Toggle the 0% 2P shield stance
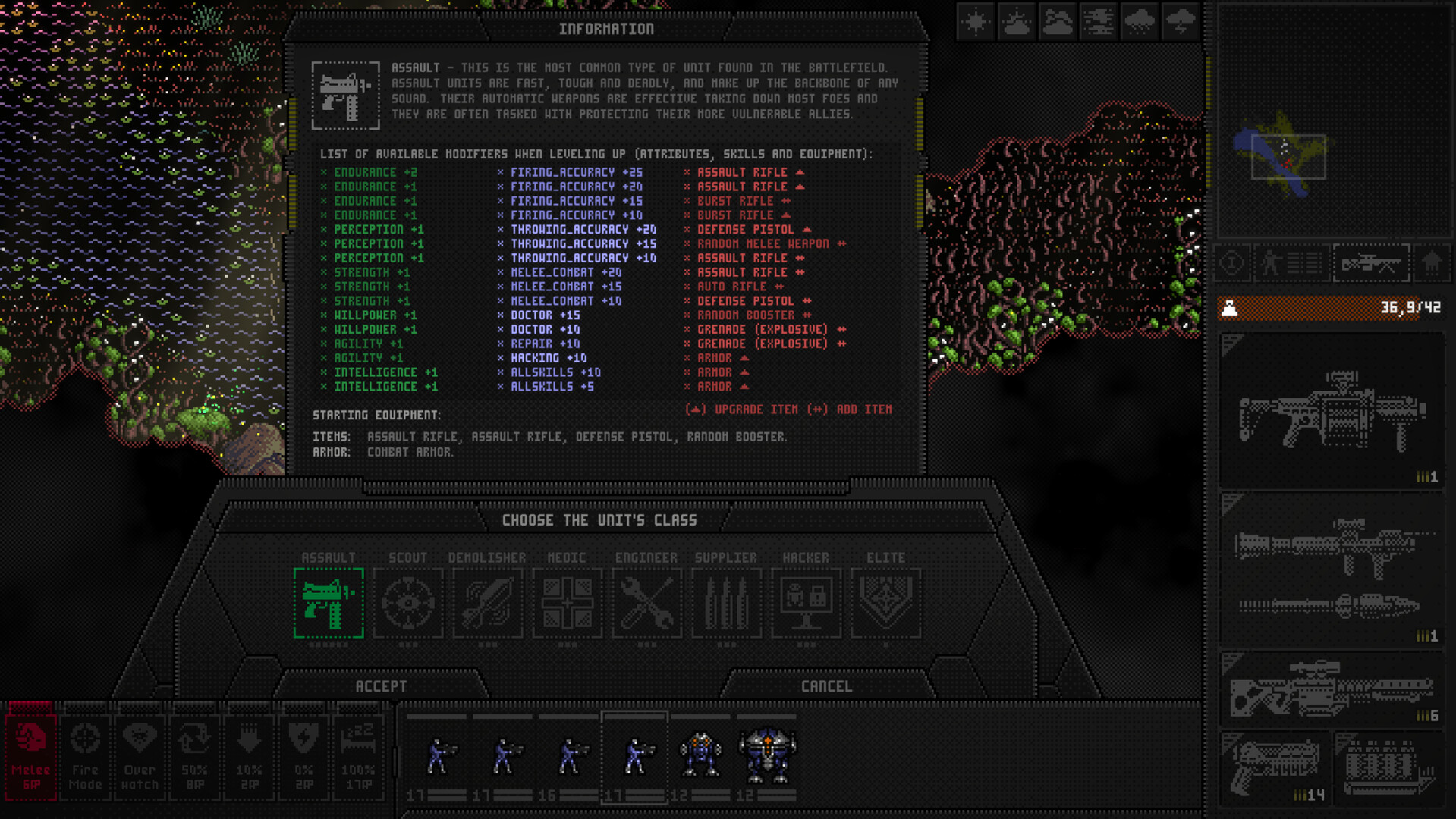1456x819 pixels. point(304,755)
